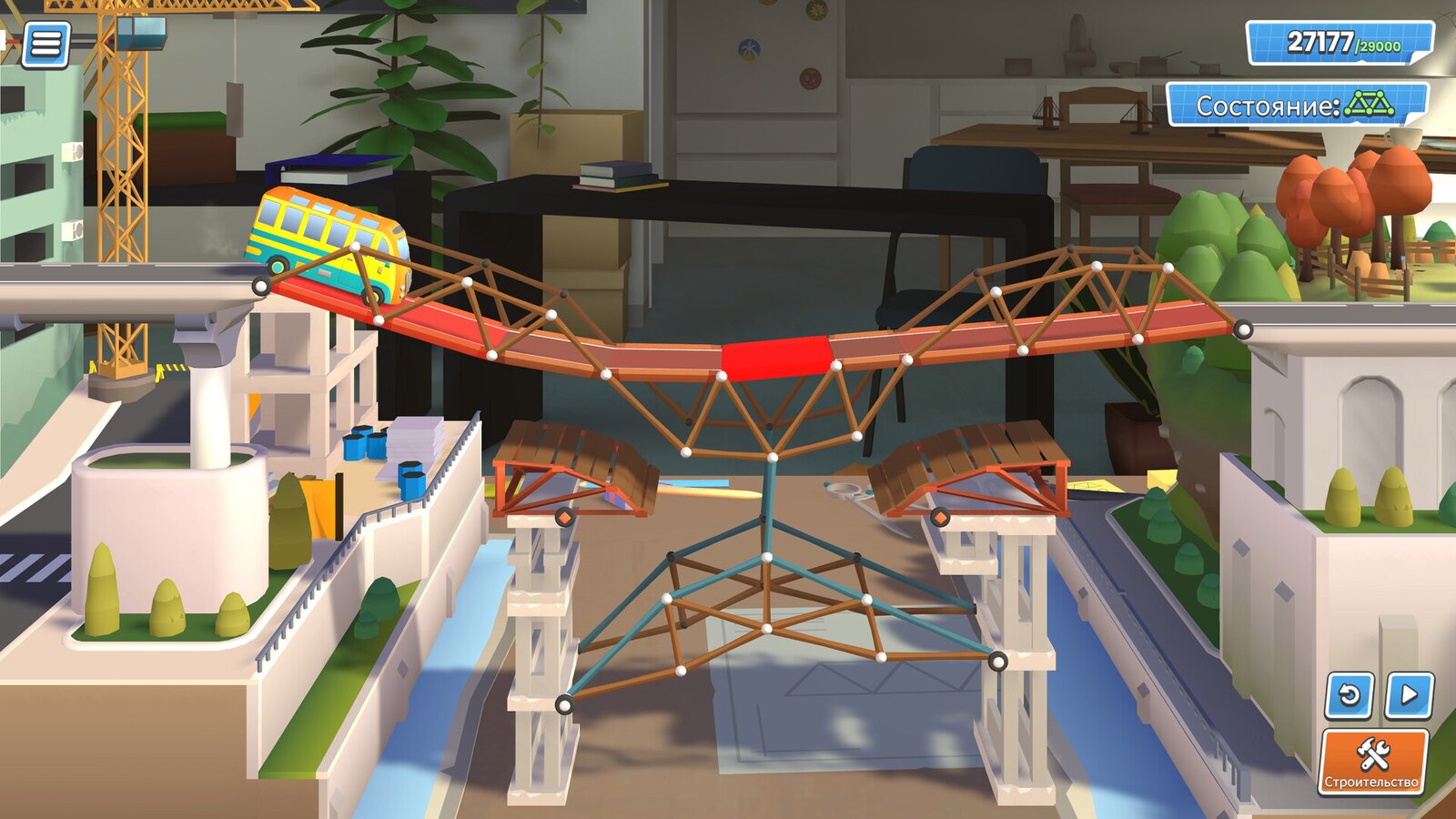The height and width of the screenshot is (819, 1456).
Task: Click the joint atop the left bridge pillar
Action: point(562,516)
